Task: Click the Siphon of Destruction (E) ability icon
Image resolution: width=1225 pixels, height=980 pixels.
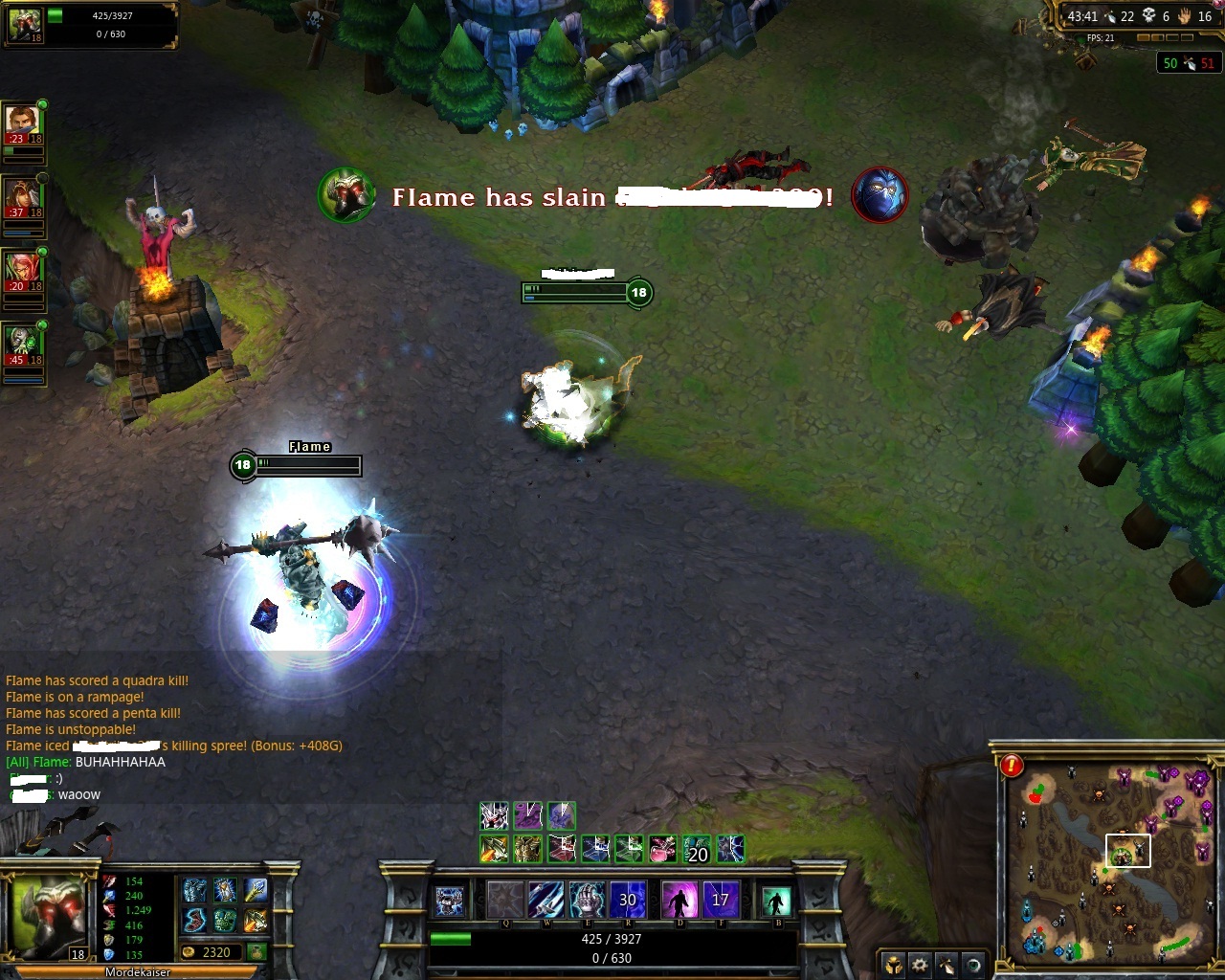Action: (589, 900)
